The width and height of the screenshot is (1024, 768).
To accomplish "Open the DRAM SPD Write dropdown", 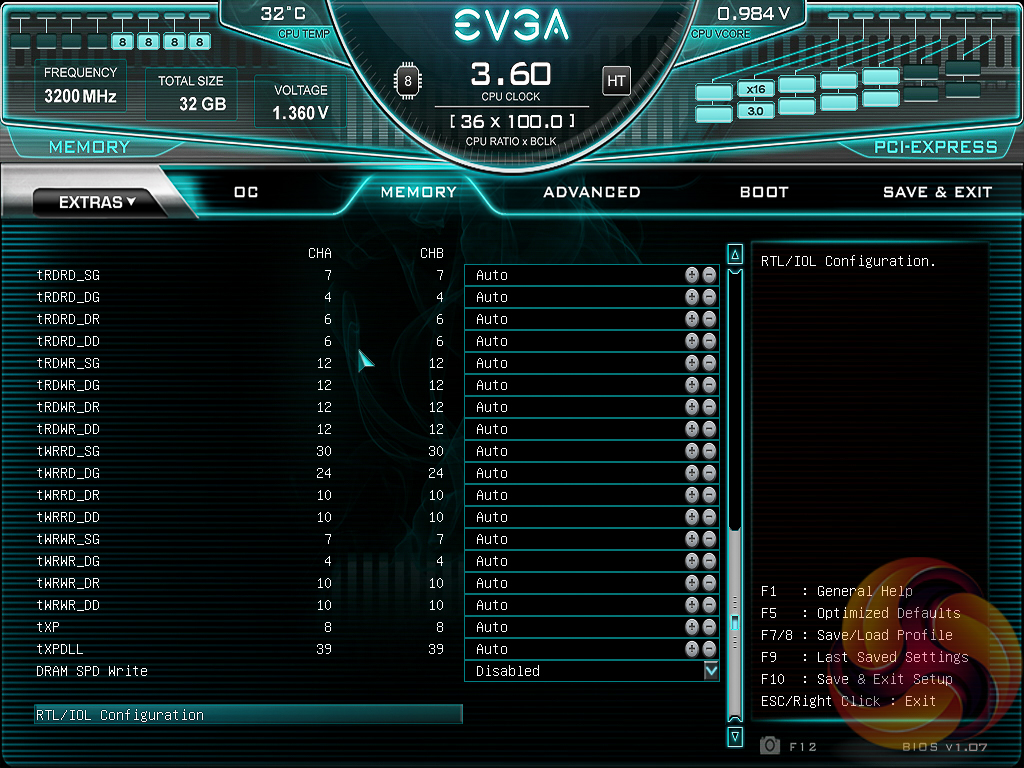I will click(x=711, y=671).
